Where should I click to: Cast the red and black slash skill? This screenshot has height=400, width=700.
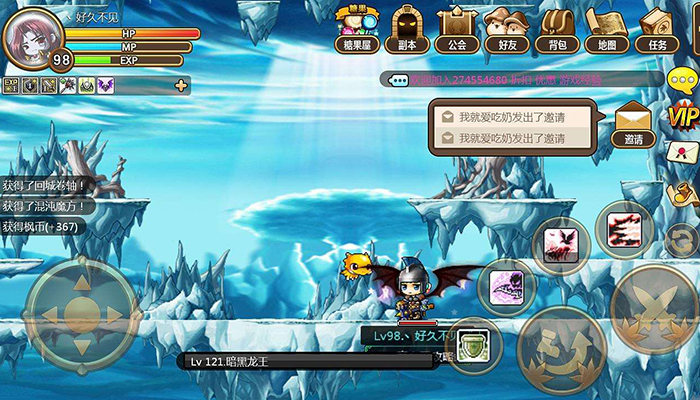click(625, 230)
